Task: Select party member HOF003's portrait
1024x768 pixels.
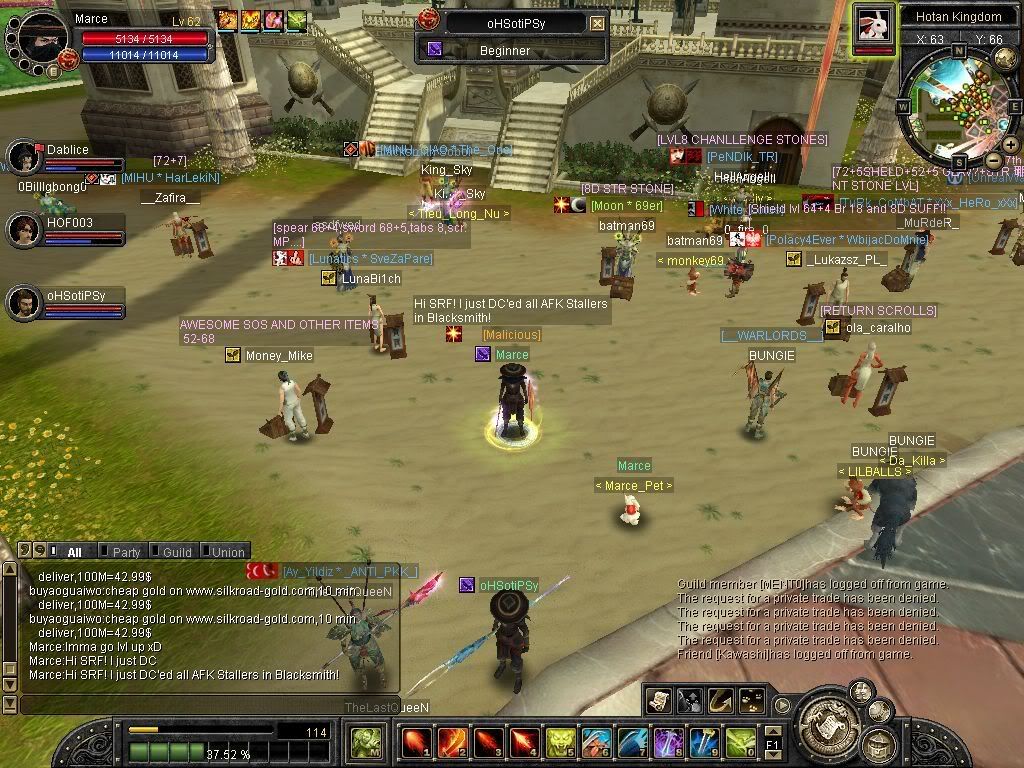Action: [24, 230]
